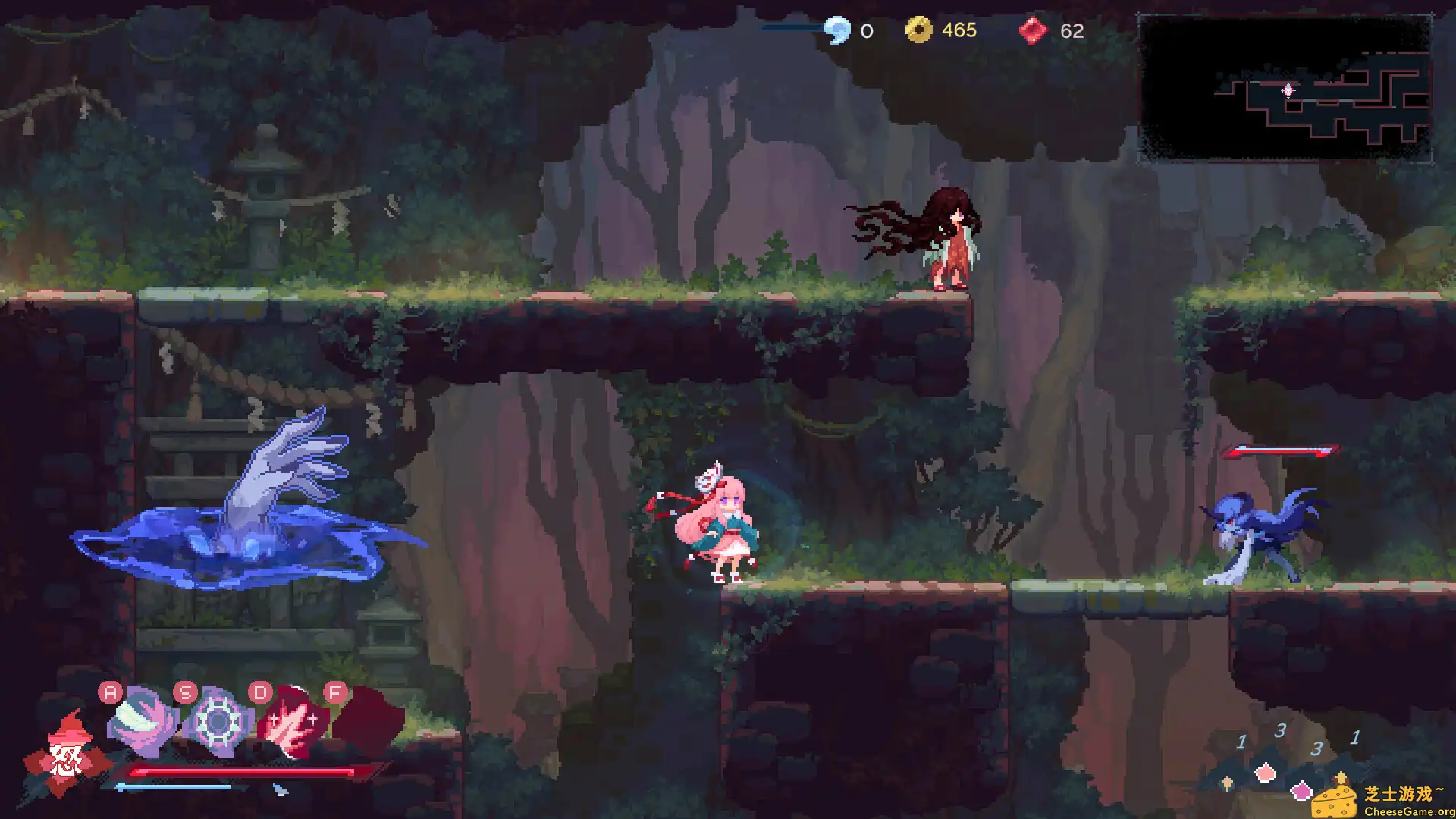Click the beige sparkle item showing 1
The width and height of the screenshot is (1456, 819).
click(x=1226, y=782)
